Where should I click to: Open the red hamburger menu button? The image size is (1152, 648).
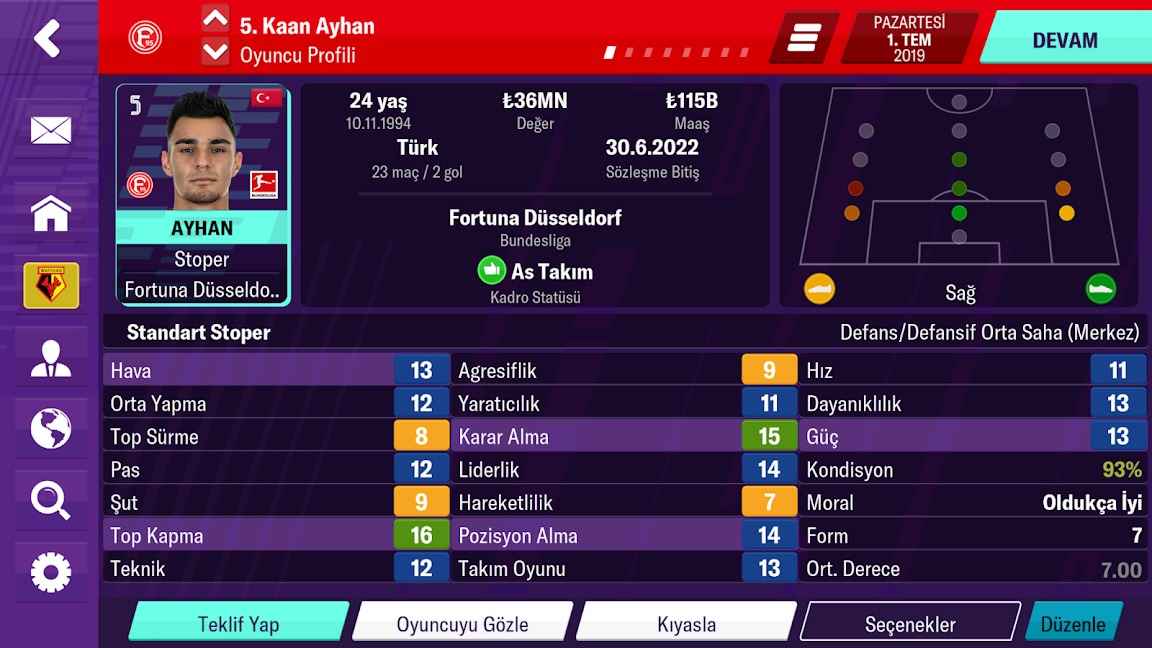tap(802, 38)
